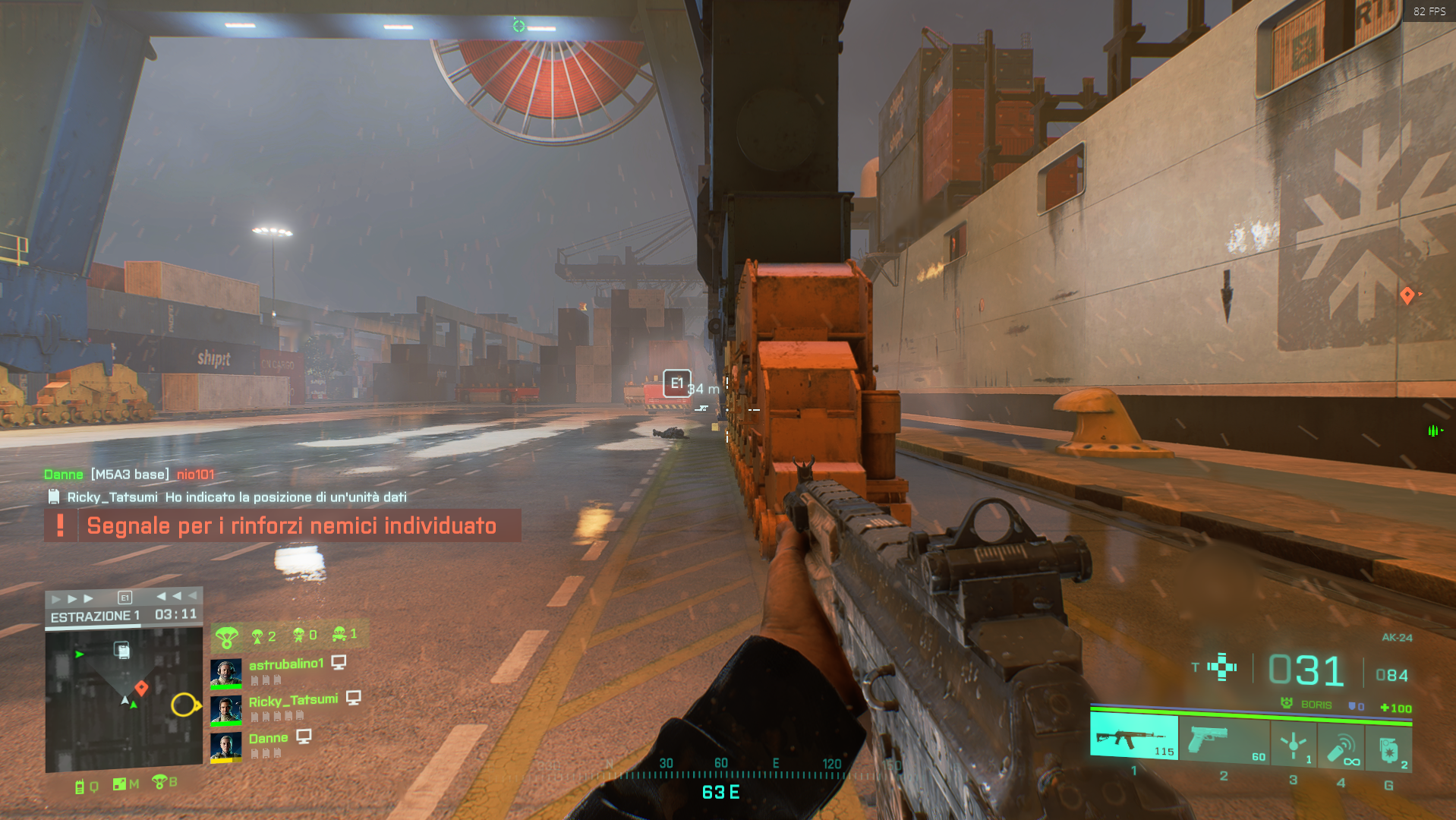
Task: Click the parachute deploy icon above the squad list
Action: click(x=225, y=635)
